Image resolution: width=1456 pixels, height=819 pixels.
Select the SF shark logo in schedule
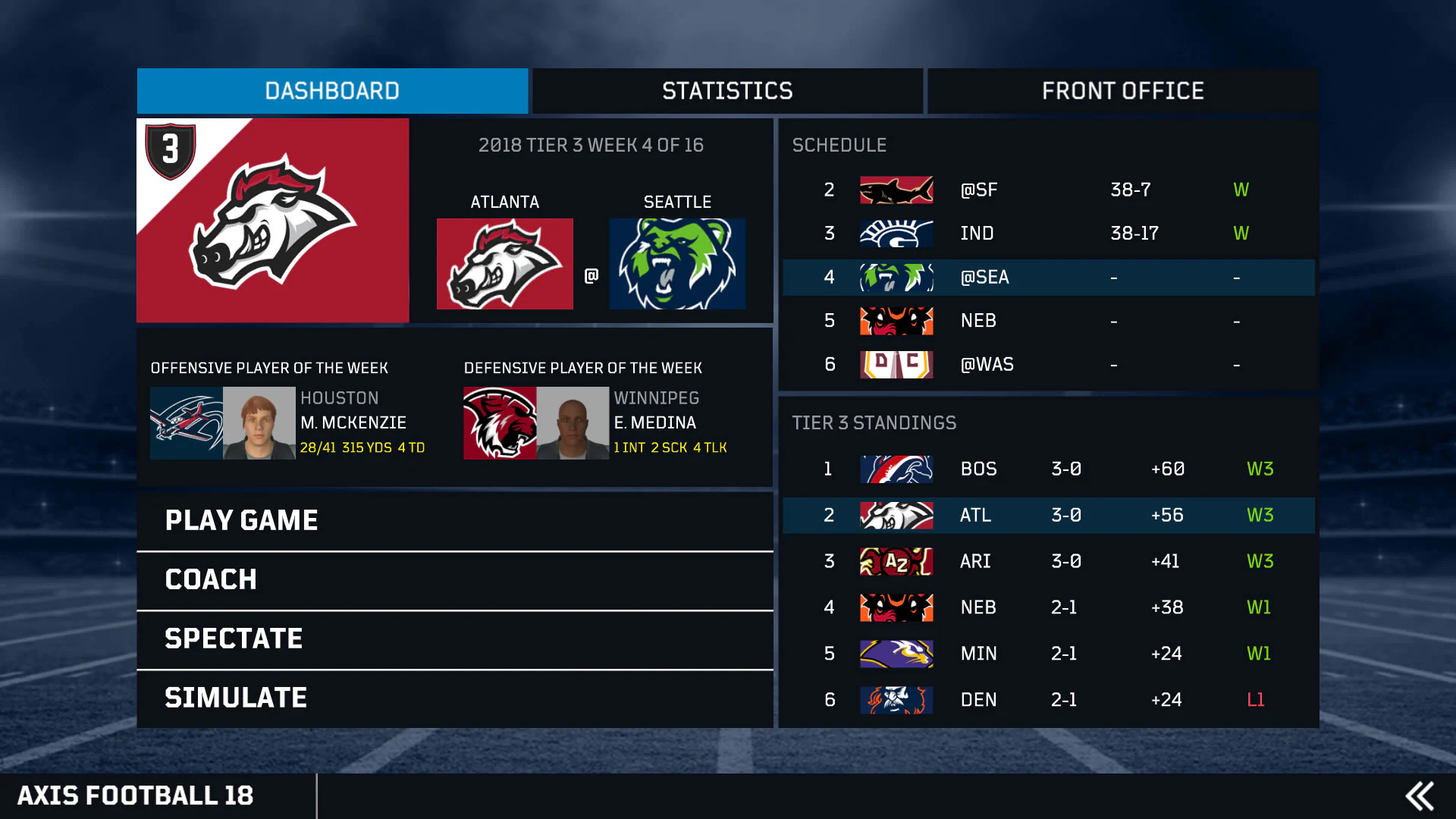(896, 190)
